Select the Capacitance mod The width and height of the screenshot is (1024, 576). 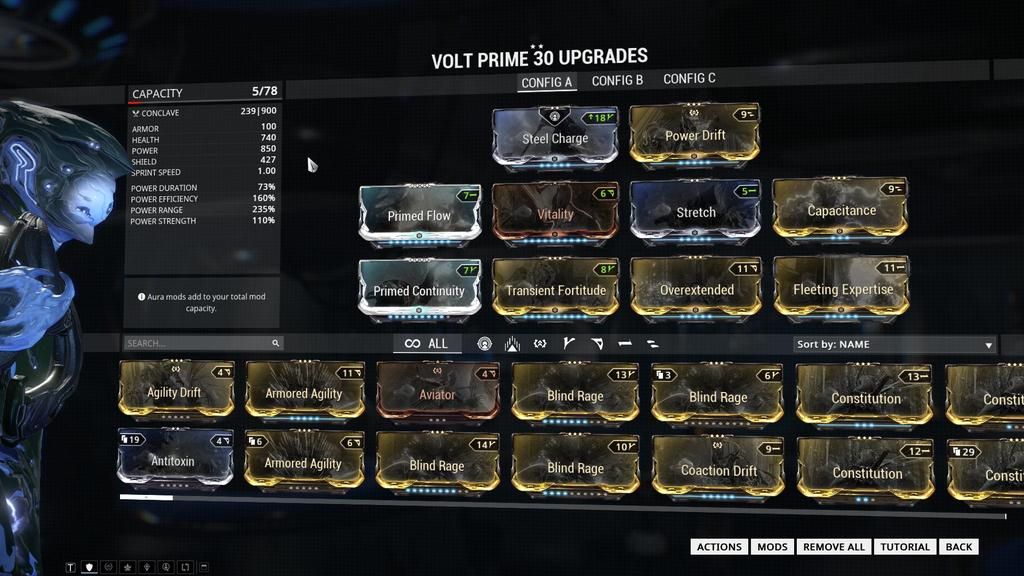pos(841,210)
